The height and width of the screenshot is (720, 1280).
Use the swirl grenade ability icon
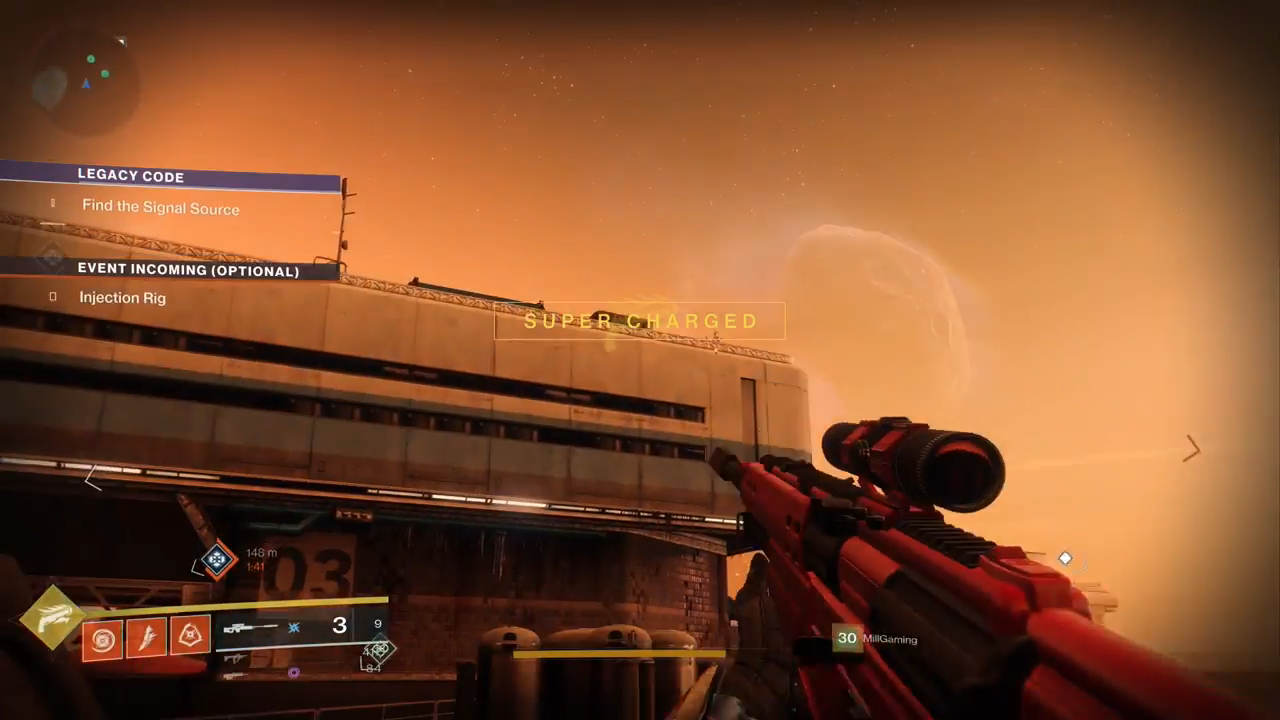(x=102, y=639)
